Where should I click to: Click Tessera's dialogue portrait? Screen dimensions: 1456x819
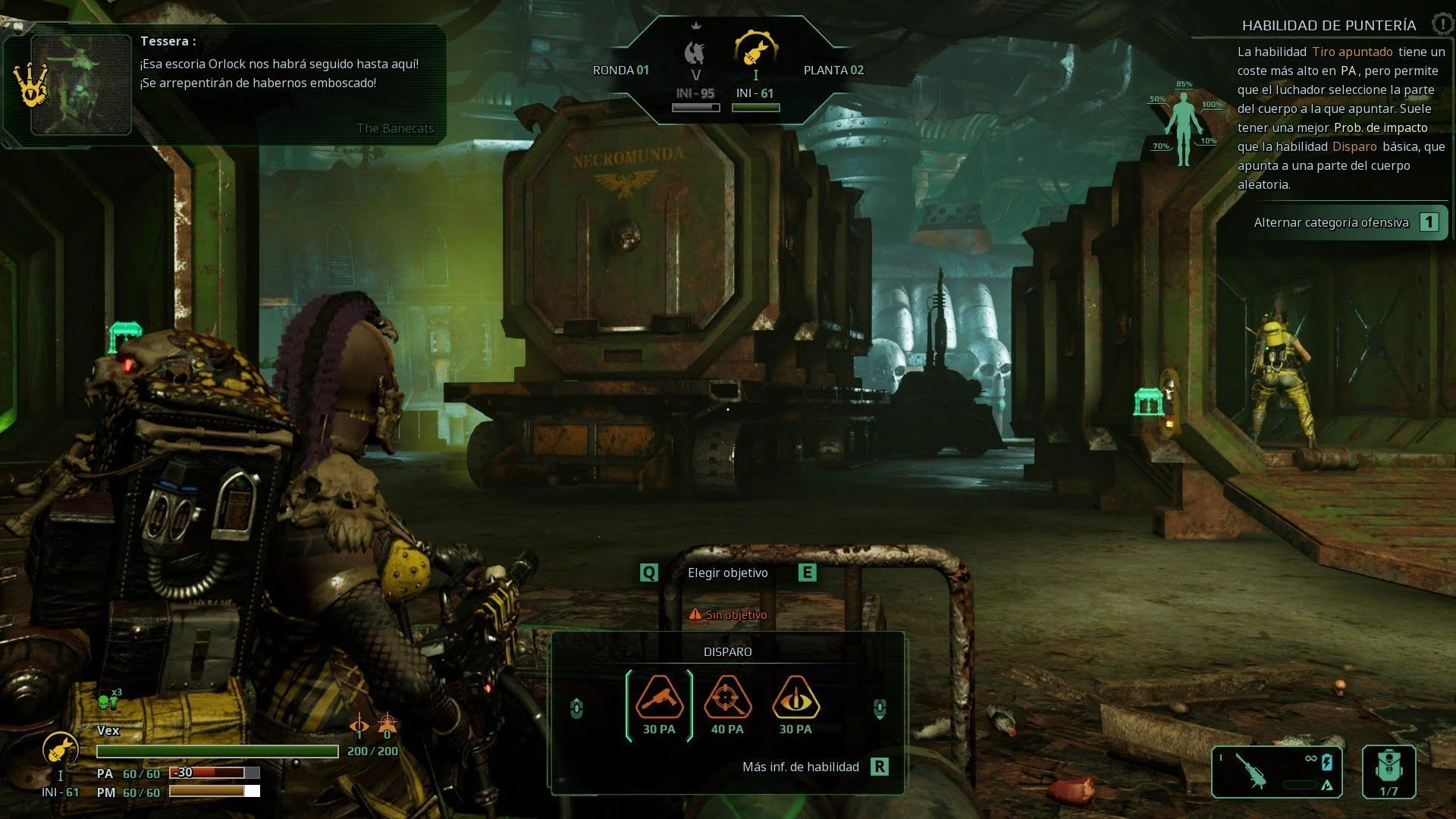click(81, 85)
